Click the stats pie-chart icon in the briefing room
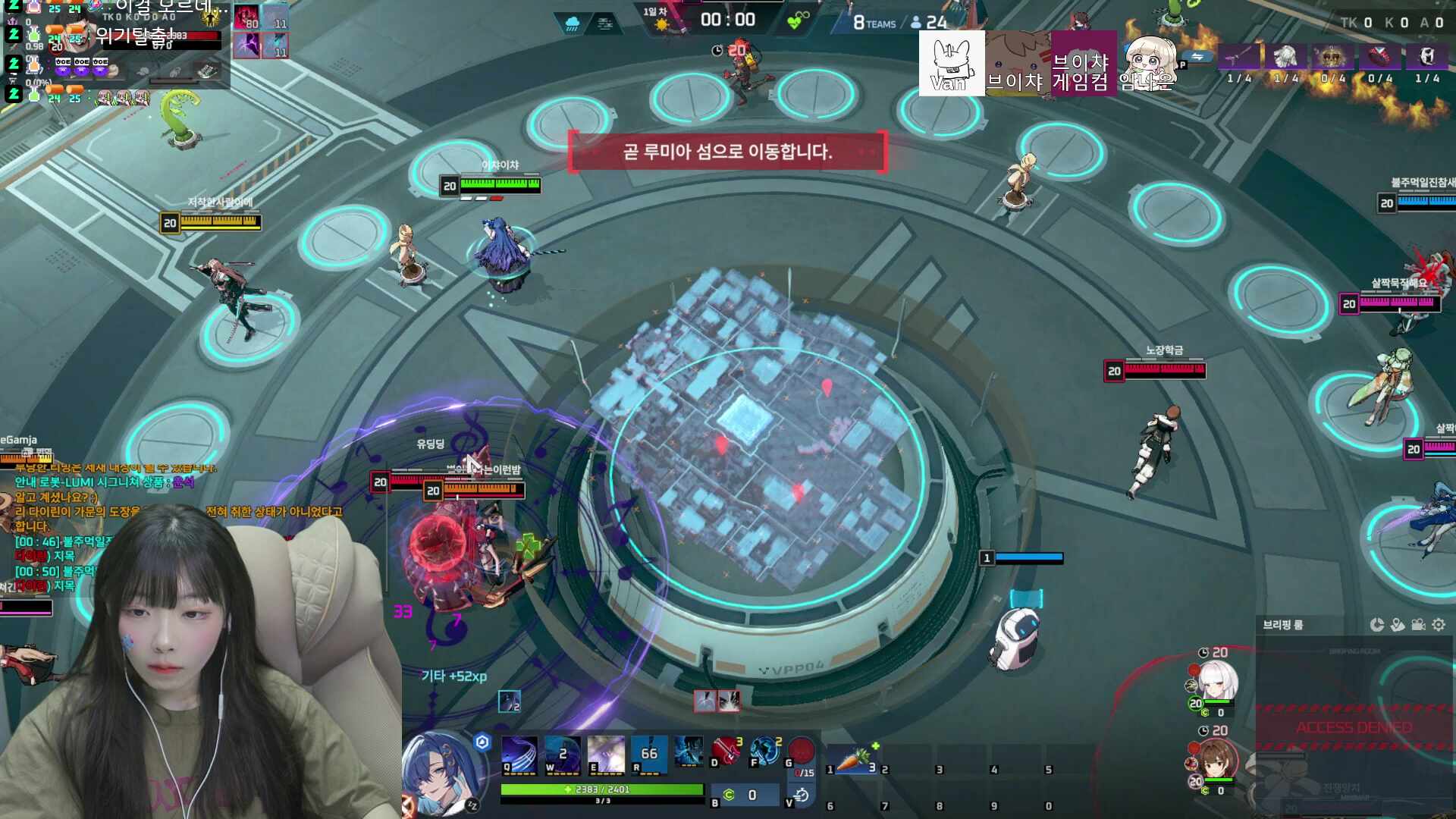This screenshot has width=1456, height=819. tap(1376, 625)
